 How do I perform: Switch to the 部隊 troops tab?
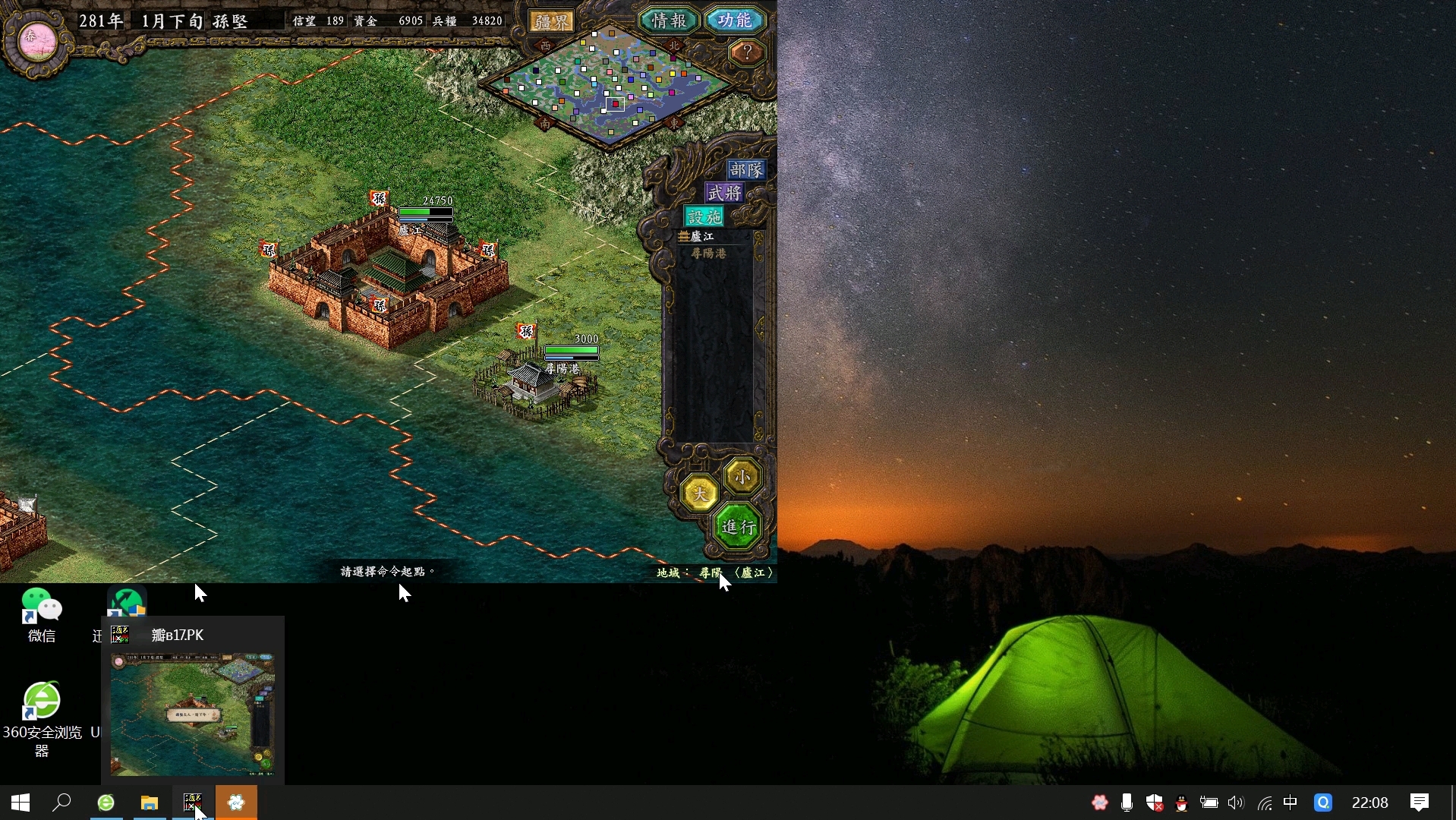(745, 169)
